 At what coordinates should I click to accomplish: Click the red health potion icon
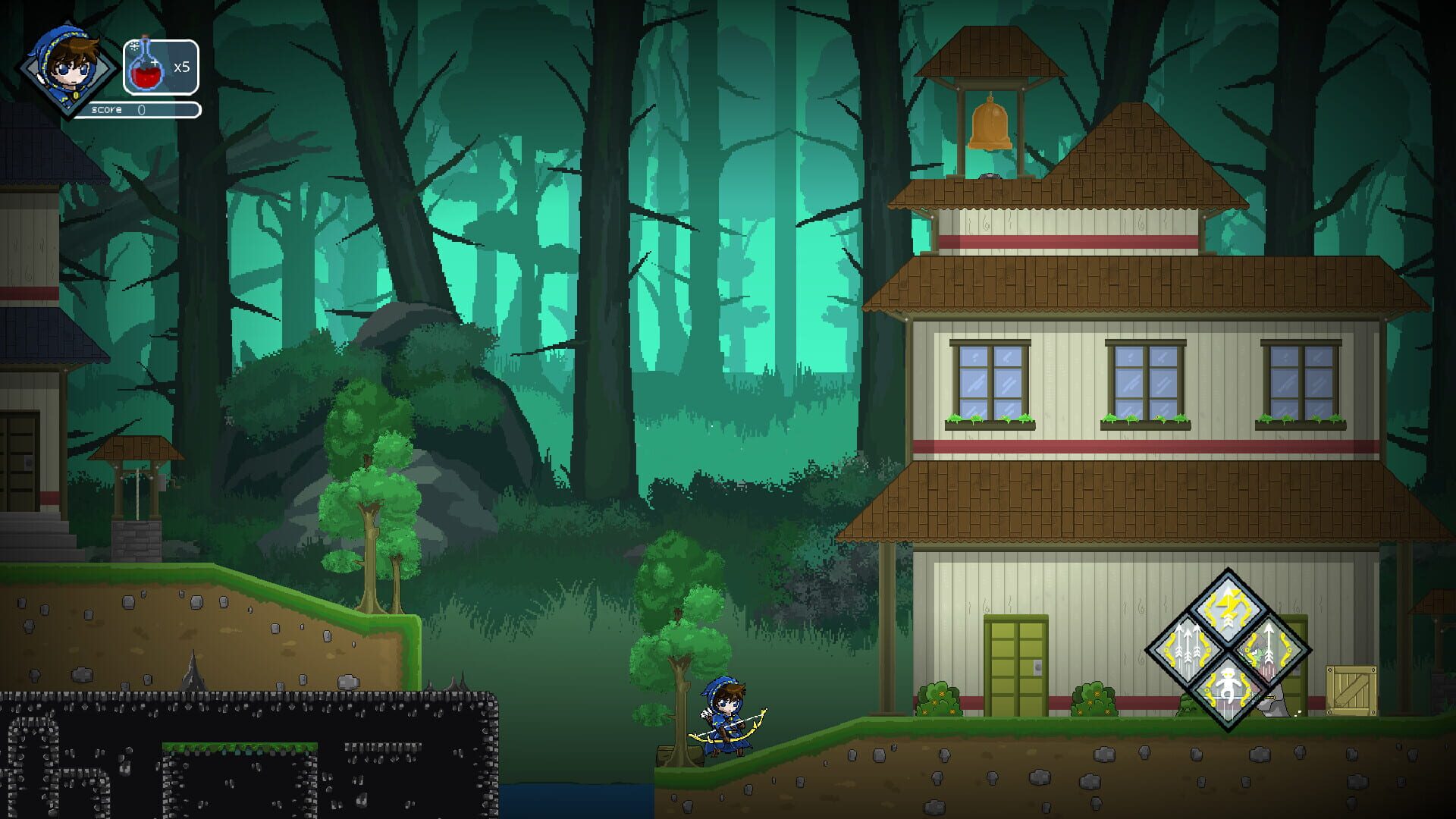[x=146, y=70]
